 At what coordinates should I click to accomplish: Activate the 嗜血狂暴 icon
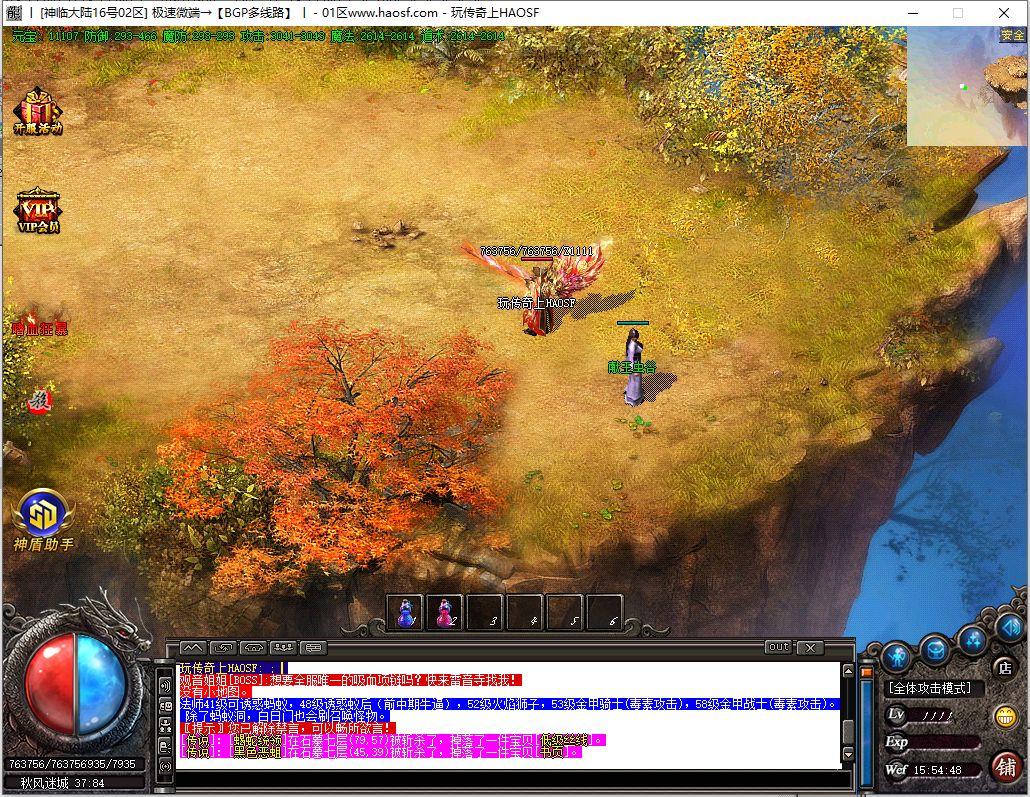(x=39, y=319)
